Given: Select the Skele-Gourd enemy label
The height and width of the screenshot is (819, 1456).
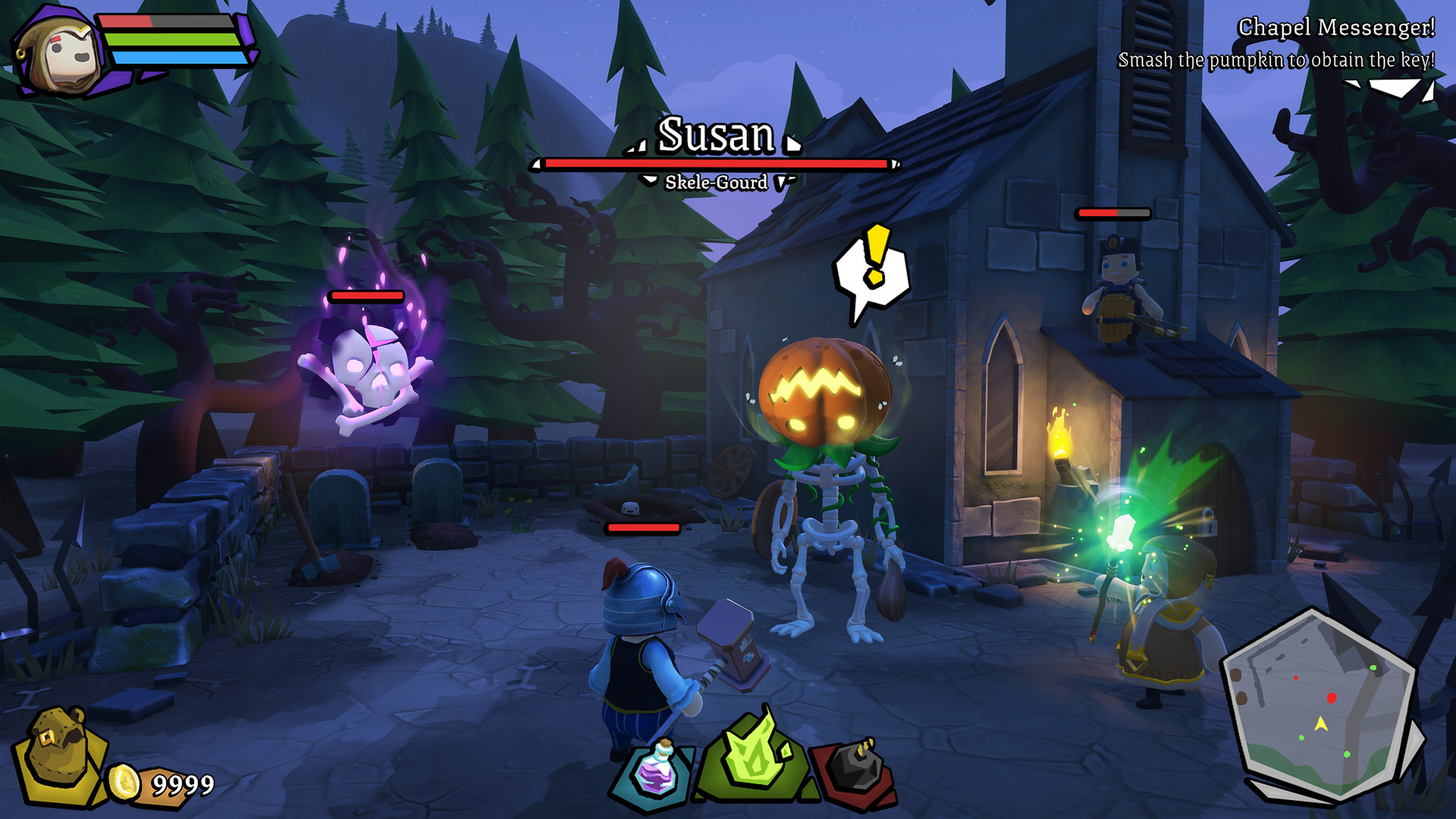Looking at the screenshot, I should pyautogui.click(x=717, y=182).
